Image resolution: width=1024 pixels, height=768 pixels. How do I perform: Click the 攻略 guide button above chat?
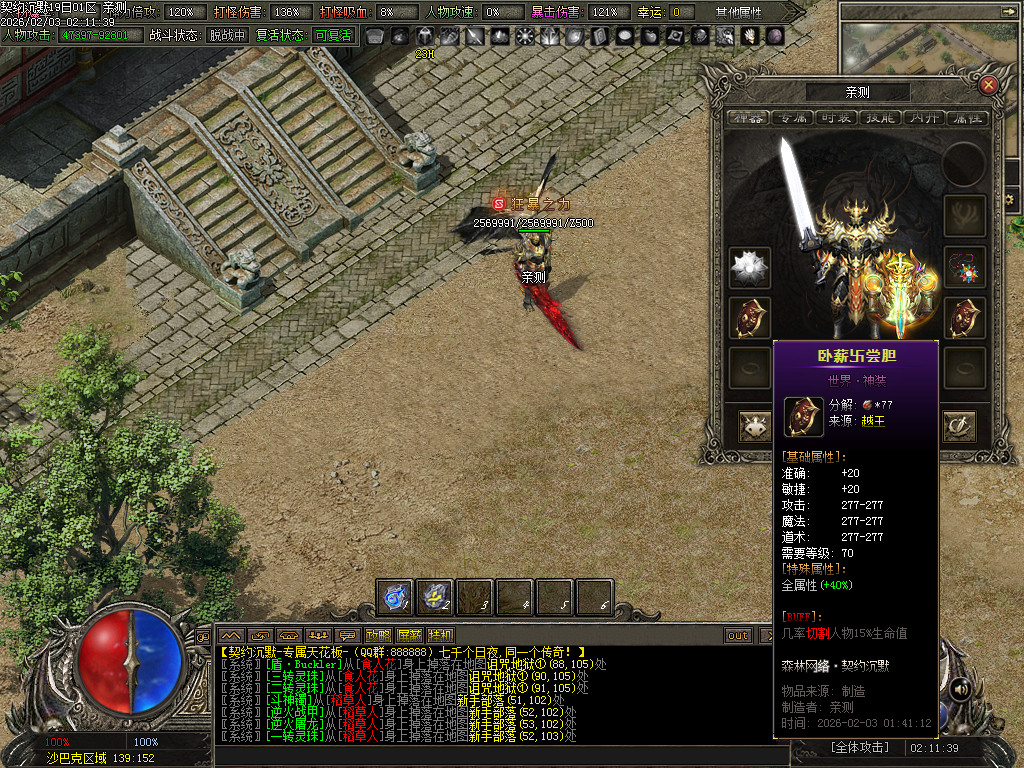(x=378, y=635)
